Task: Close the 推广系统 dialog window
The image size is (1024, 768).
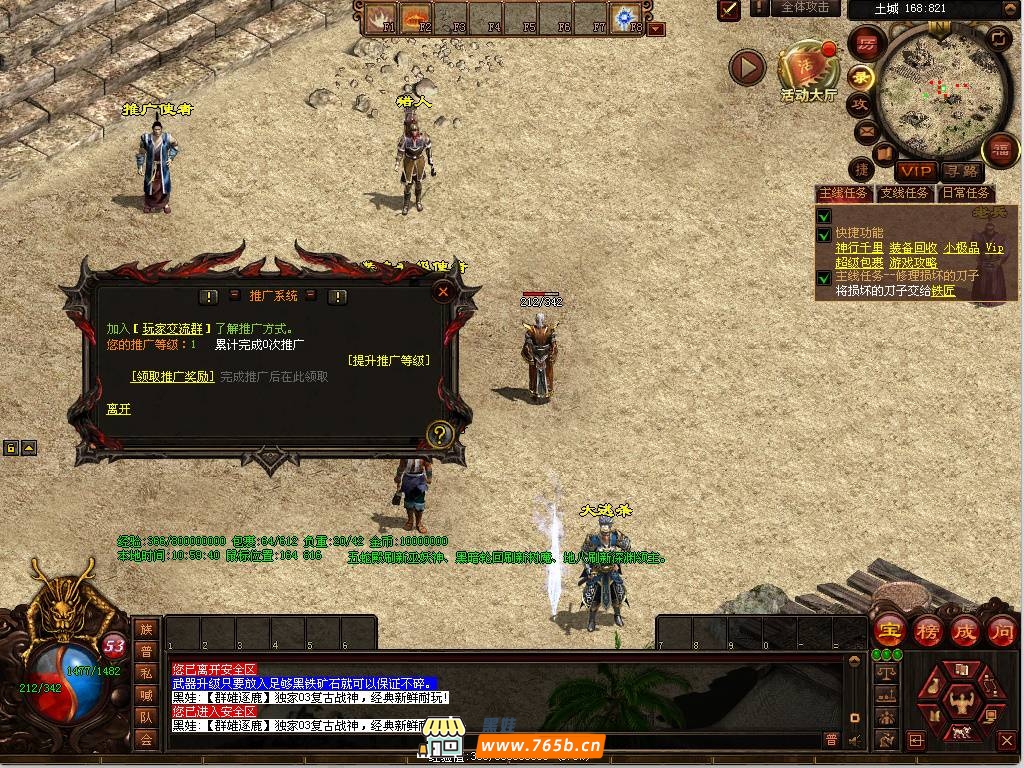Action: [x=443, y=291]
